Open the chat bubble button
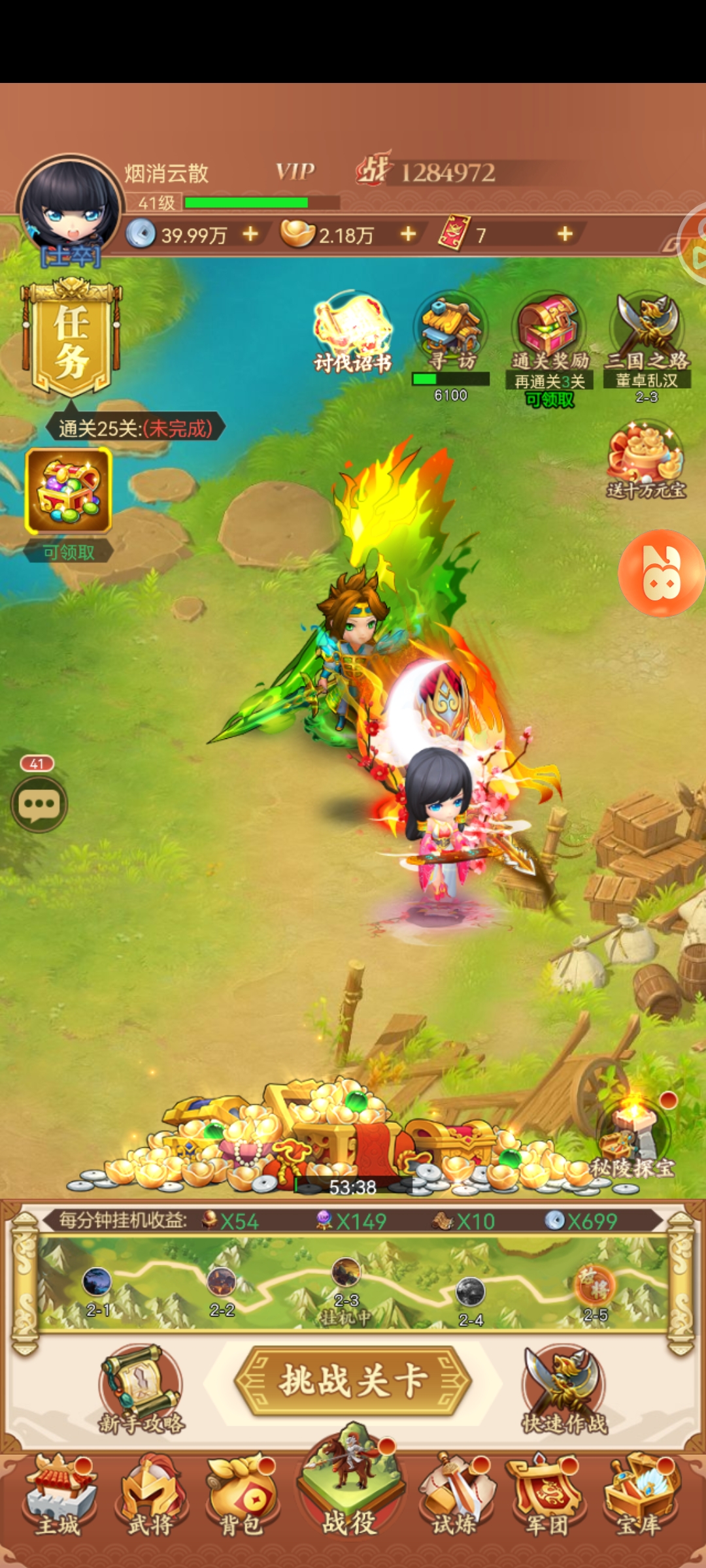The width and height of the screenshot is (706, 1568). coord(39,804)
